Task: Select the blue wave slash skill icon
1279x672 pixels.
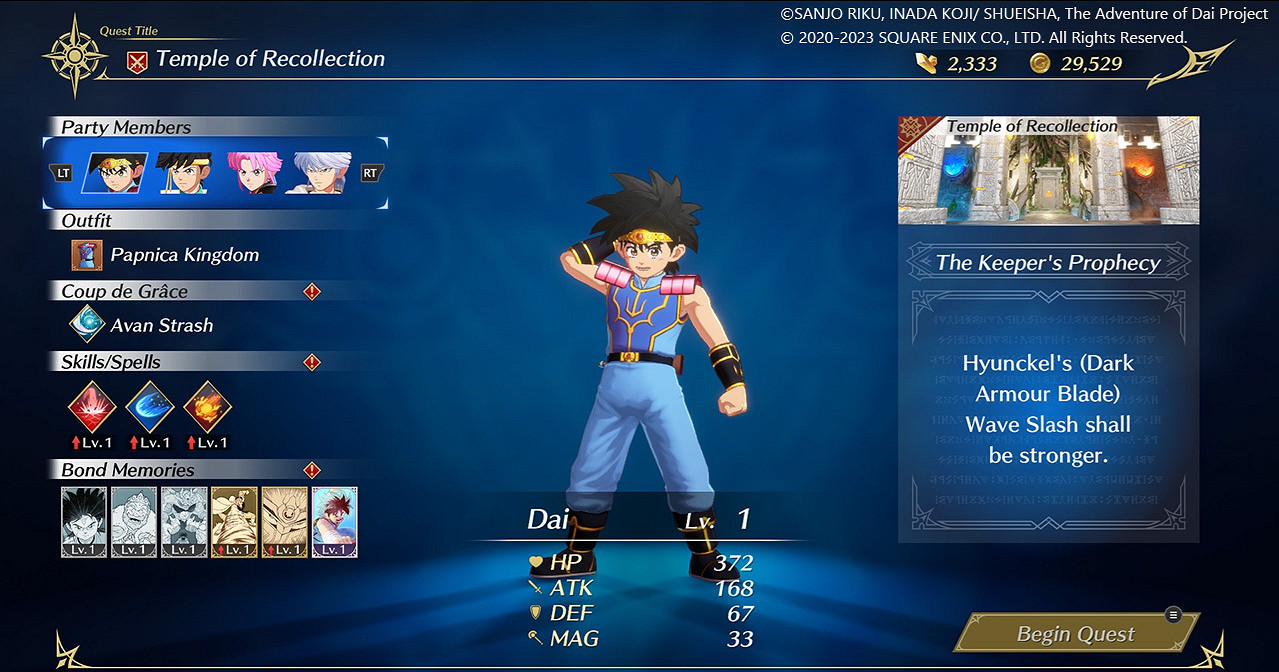Action: [150, 407]
